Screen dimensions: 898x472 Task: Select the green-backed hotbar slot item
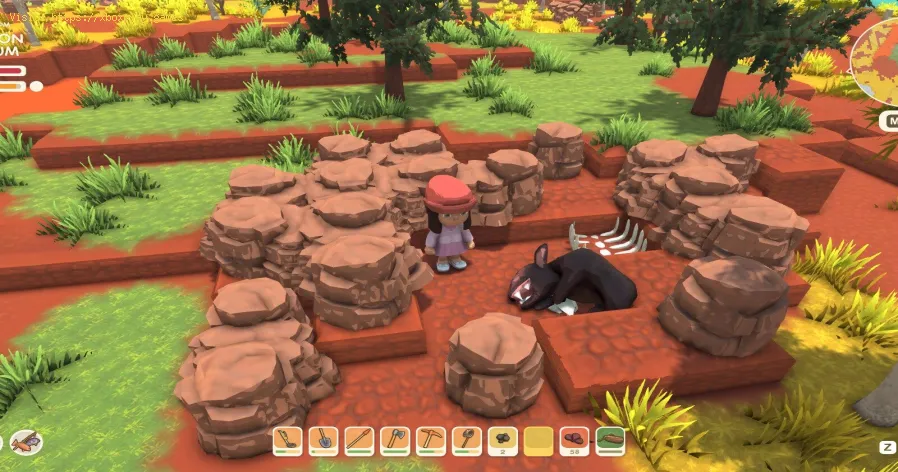pos(610,440)
